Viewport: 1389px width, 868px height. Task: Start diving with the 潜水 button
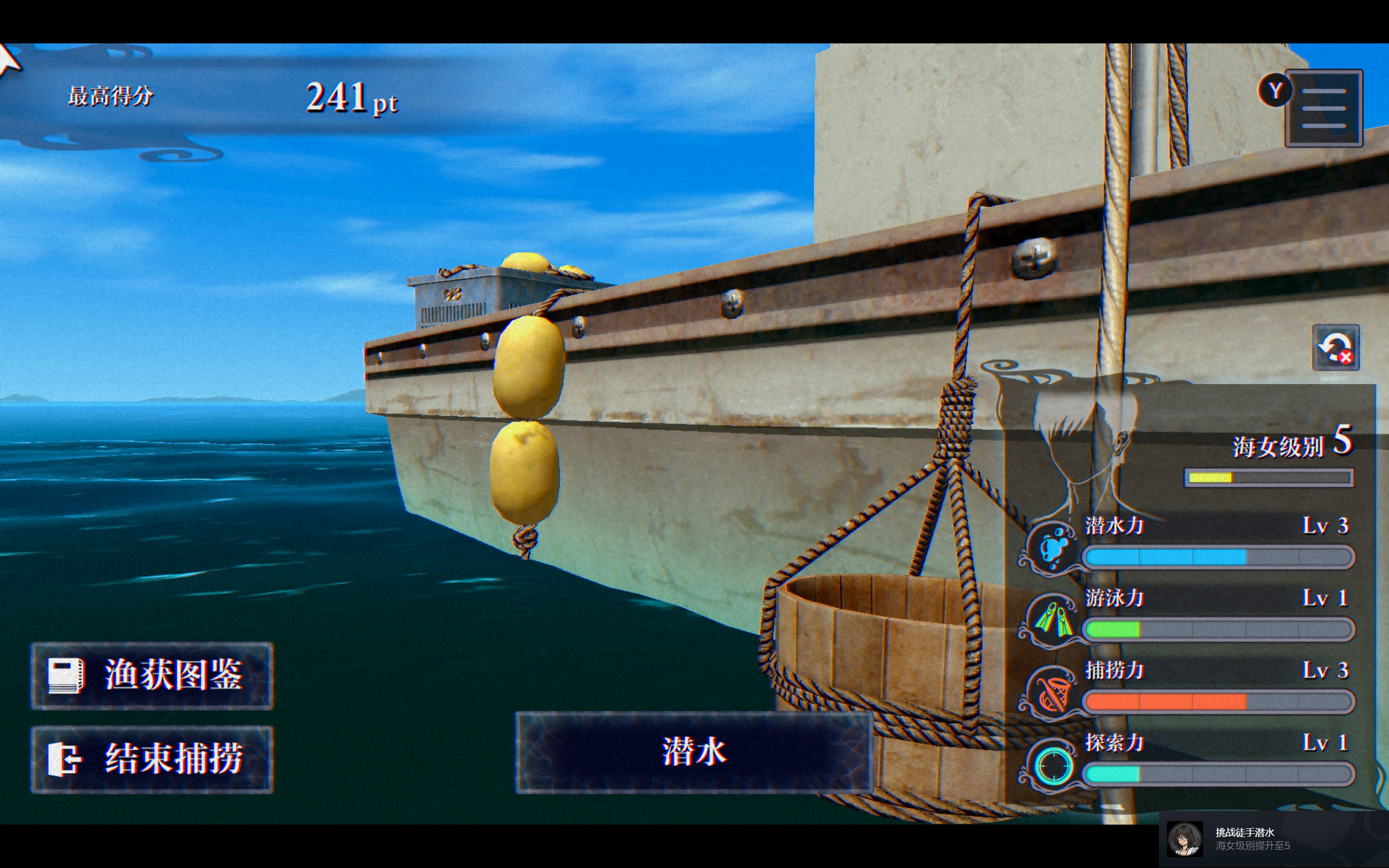coord(694,752)
